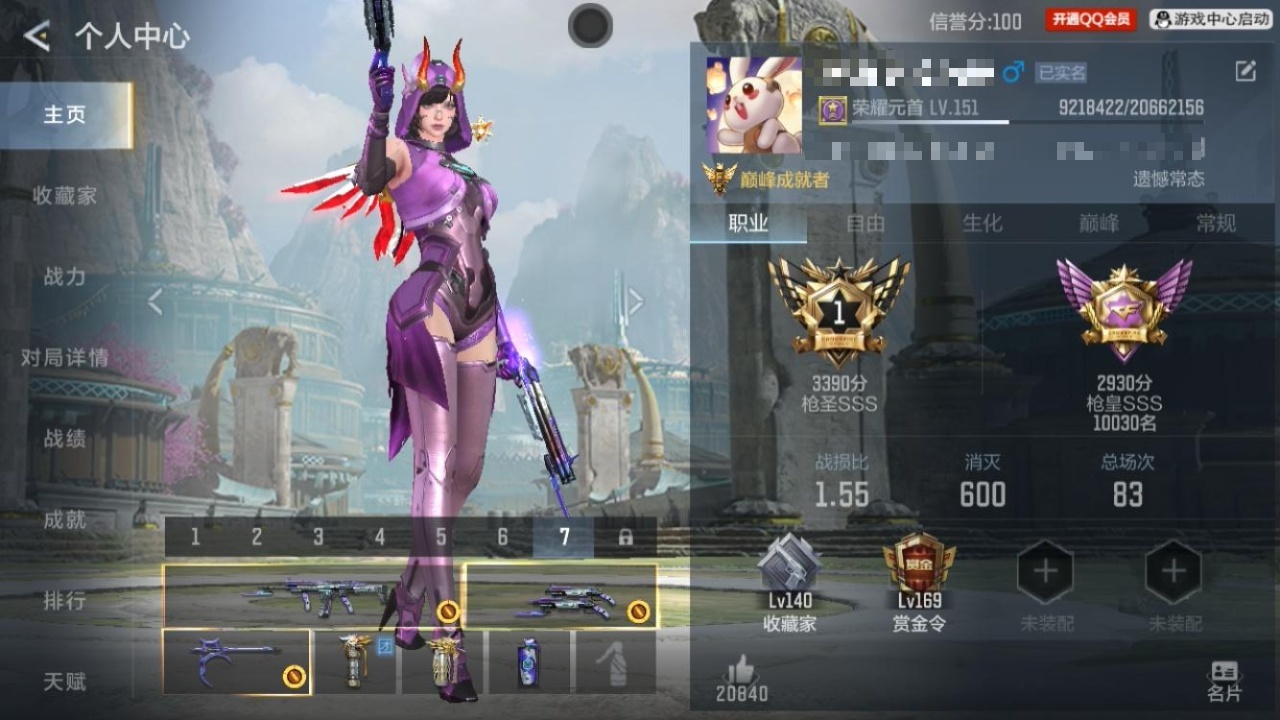1280x720 pixels.
Task: Open the 收藏家 side menu
Action: 65,196
